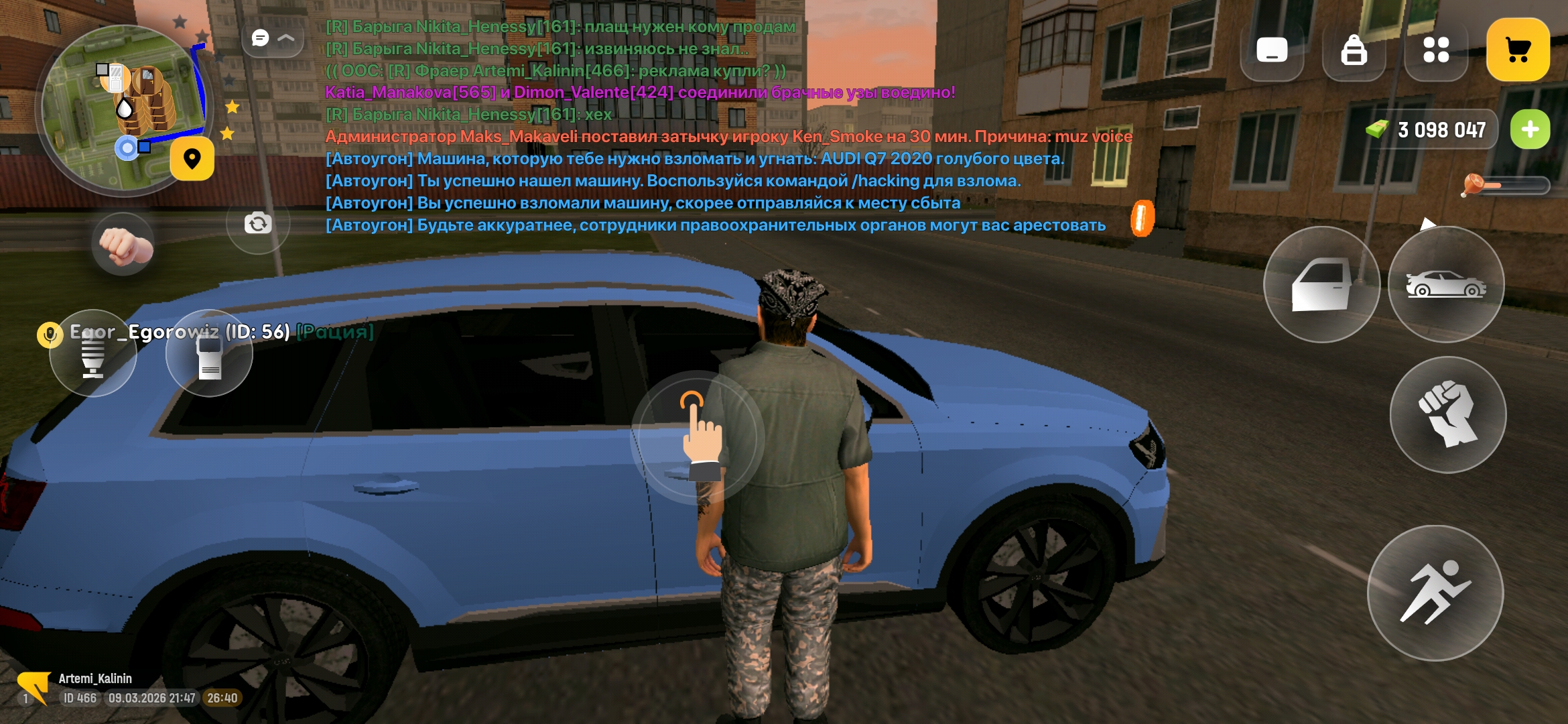Activate the walkie-talkie radio button

[209, 353]
